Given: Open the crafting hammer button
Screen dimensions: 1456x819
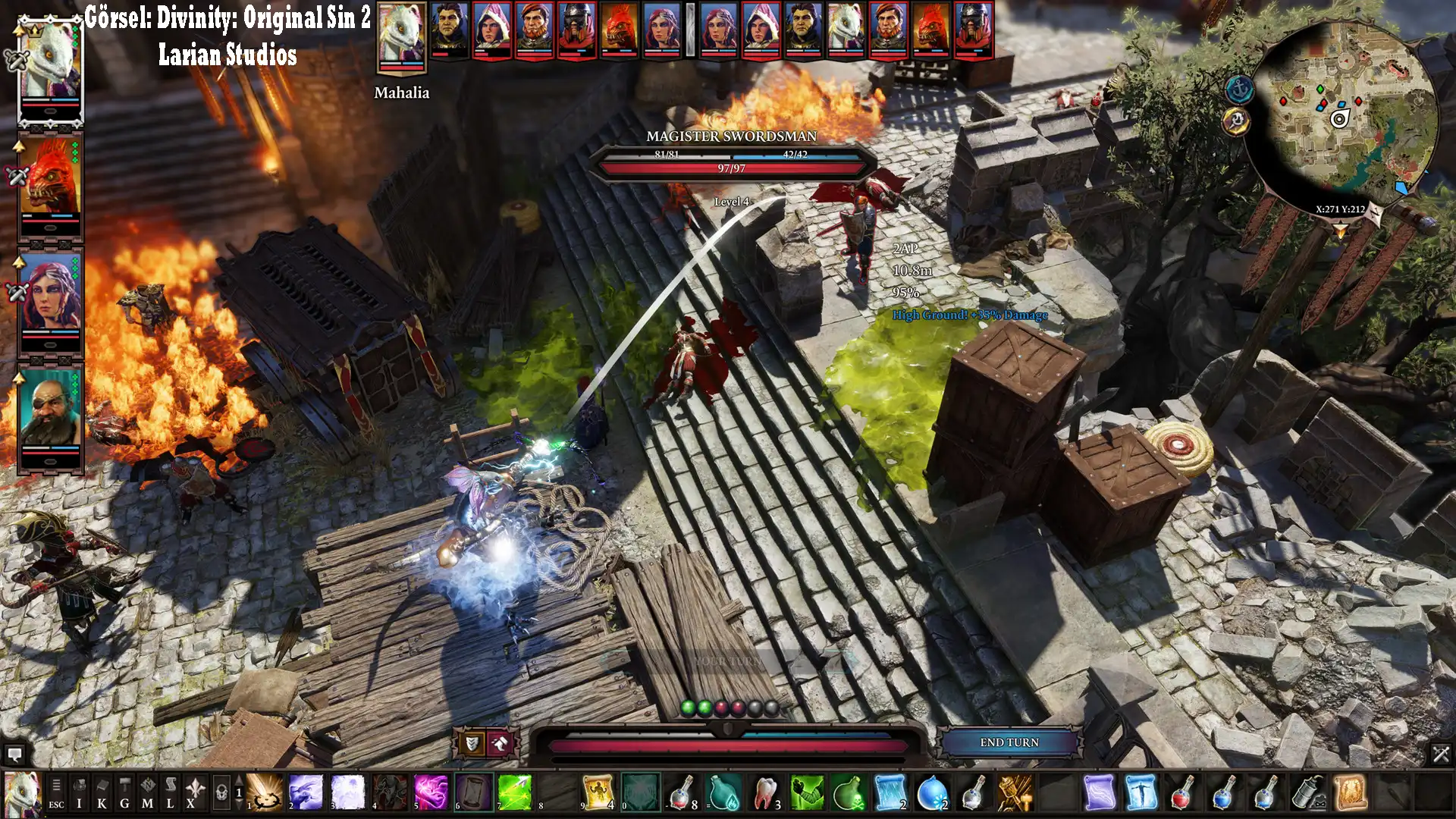Looking at the screenshot, I should 124,793.
